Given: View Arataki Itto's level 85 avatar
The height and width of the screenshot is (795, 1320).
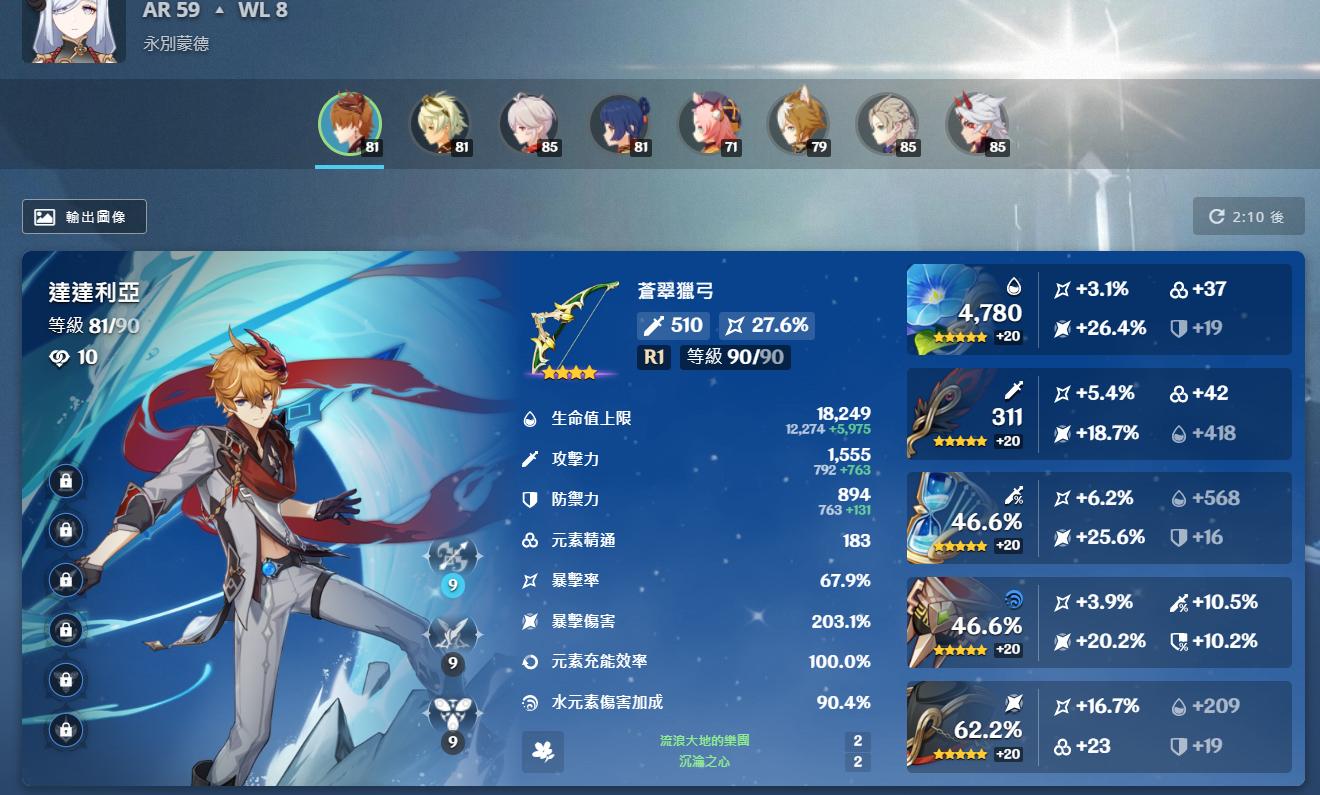Looking at the screenshot, I should 976,125.
